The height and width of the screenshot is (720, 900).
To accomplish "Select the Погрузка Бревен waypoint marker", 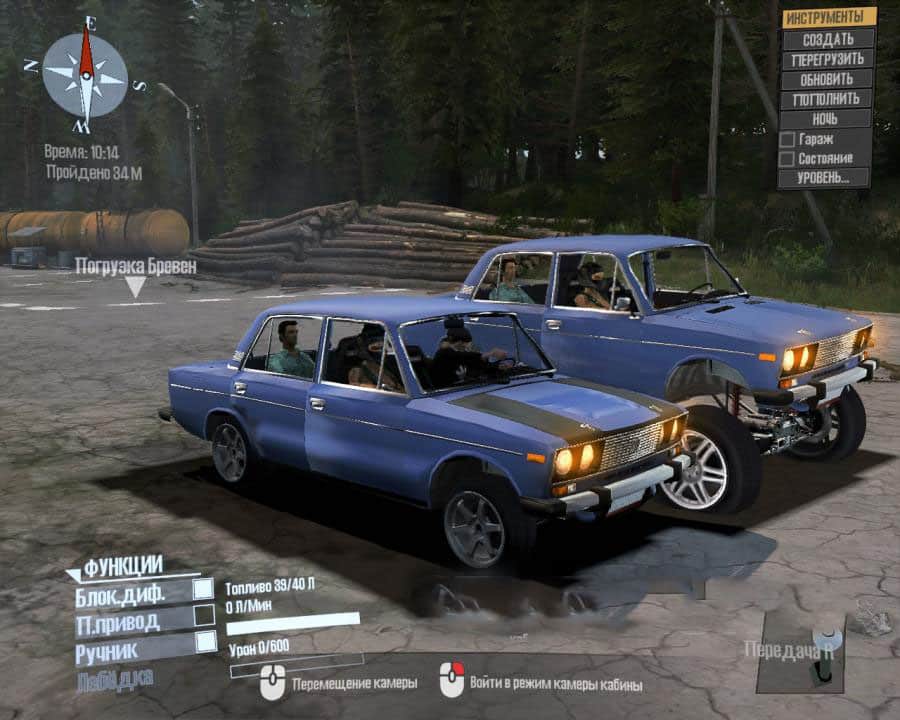I will point(135,286).
